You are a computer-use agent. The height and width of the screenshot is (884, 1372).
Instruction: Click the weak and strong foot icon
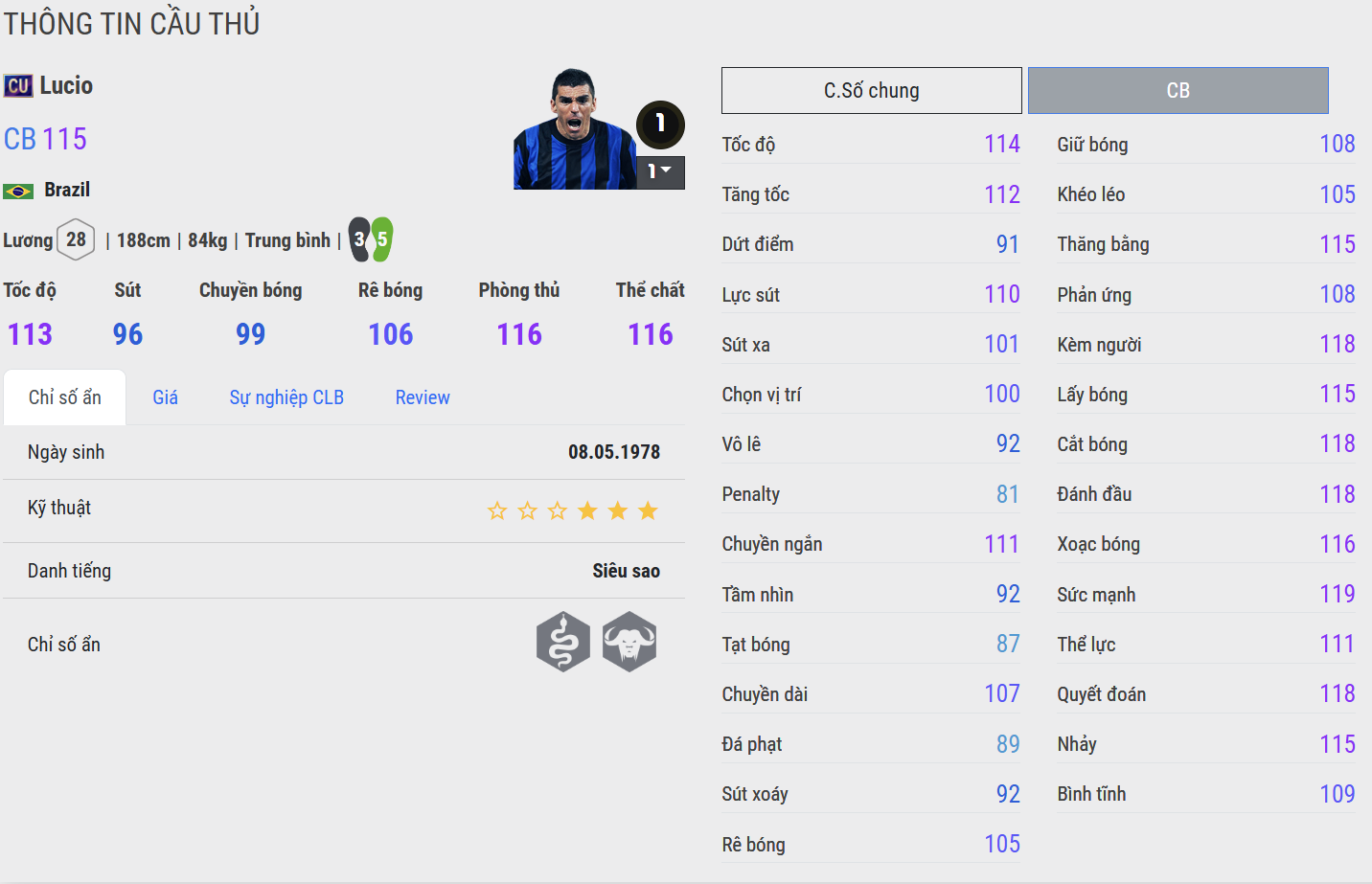click(x=371, y=239)
